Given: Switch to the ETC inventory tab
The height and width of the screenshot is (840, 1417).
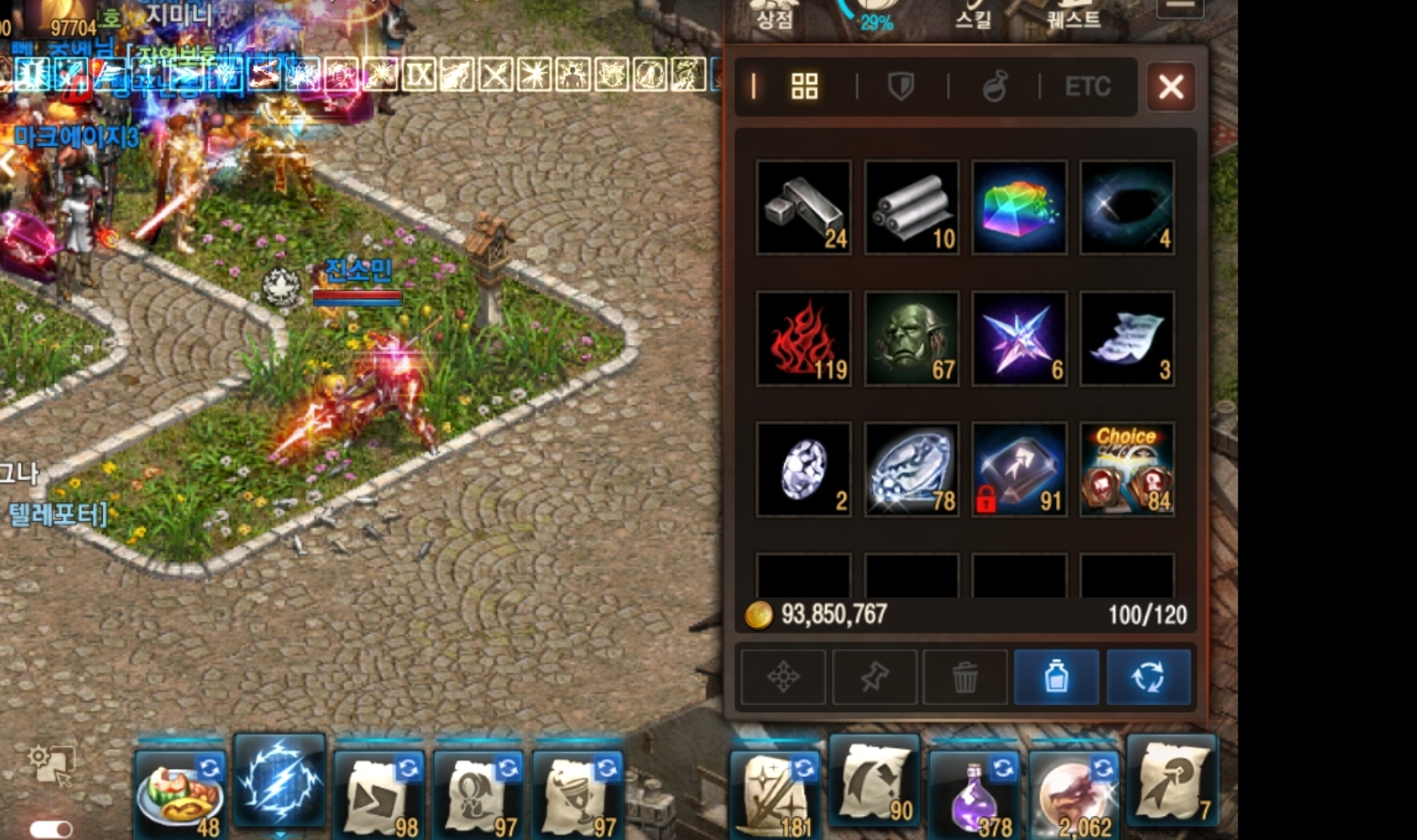Looking at the screenshot, I should [x=1087, y=87].
